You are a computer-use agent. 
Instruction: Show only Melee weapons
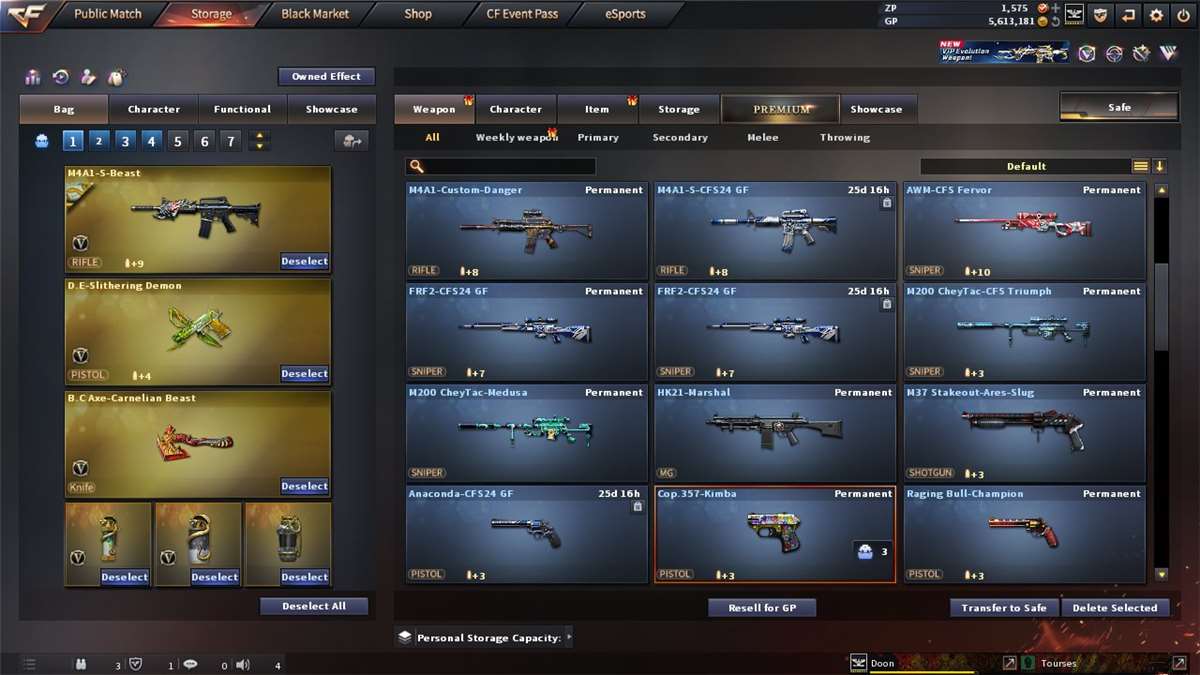pos(762,137)
